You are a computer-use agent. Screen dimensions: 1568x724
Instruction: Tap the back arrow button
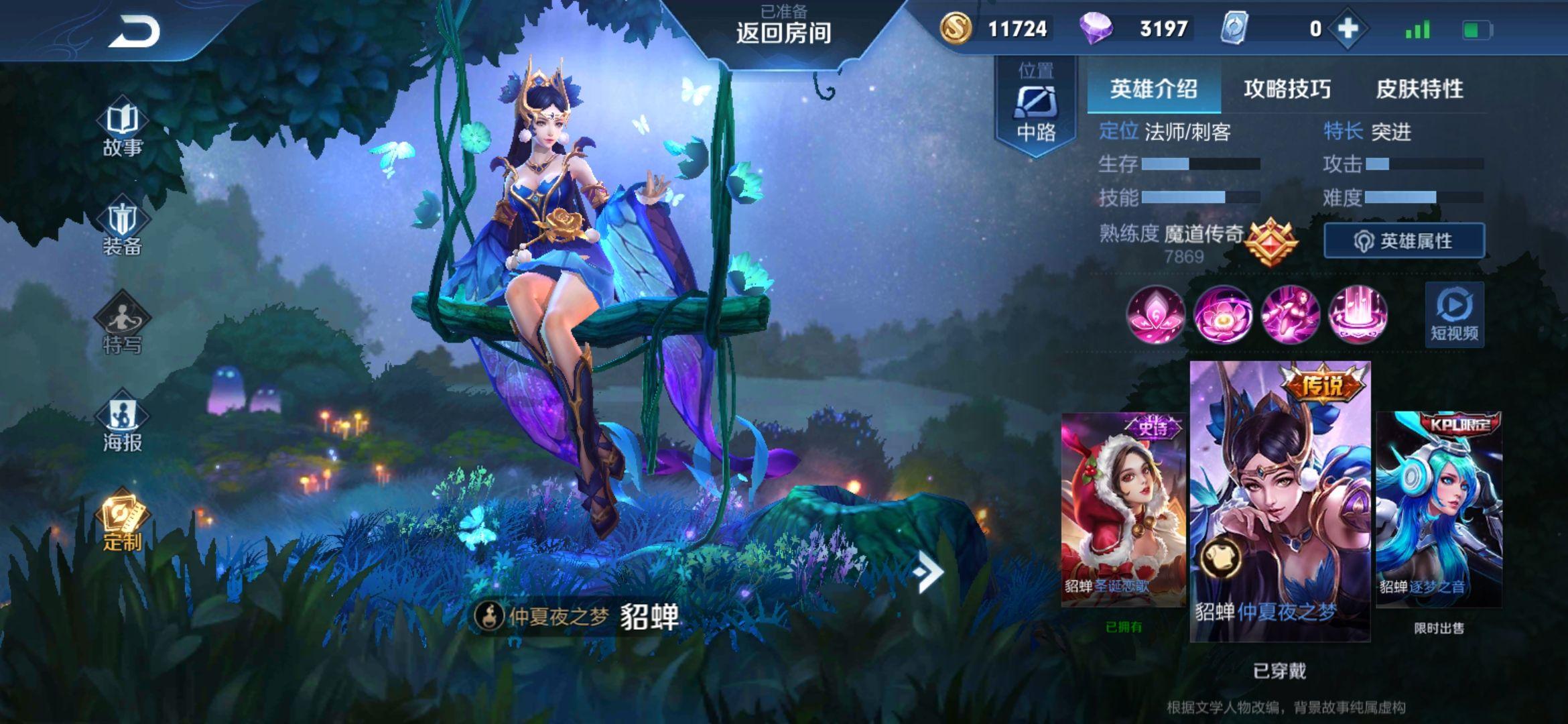(x=135, y=32)
